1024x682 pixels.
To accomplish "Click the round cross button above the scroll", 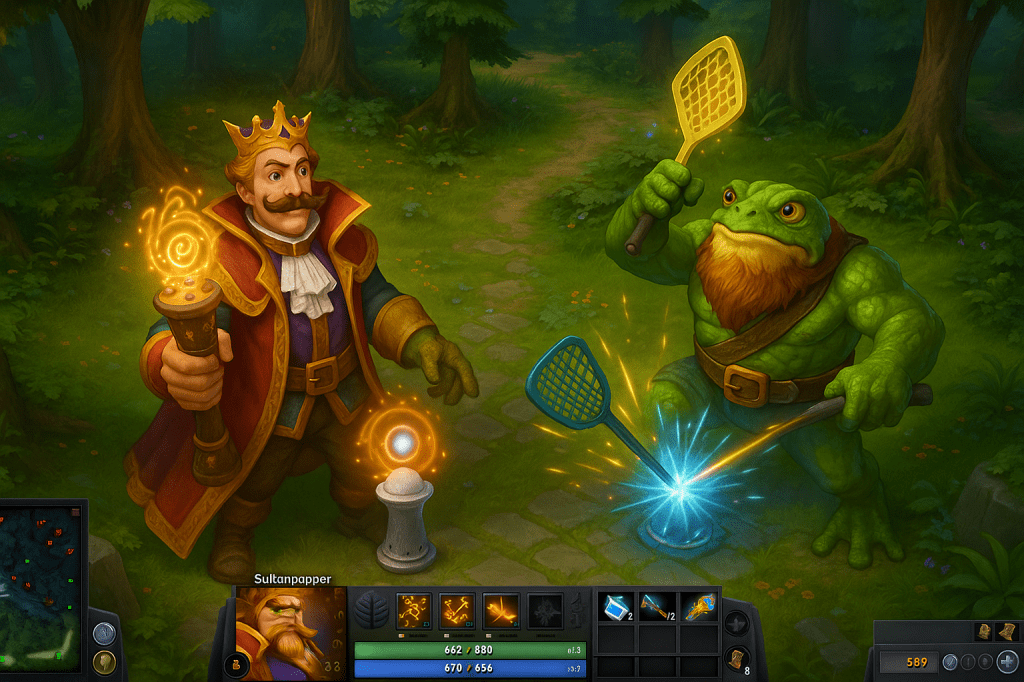I will click(736, 624).
